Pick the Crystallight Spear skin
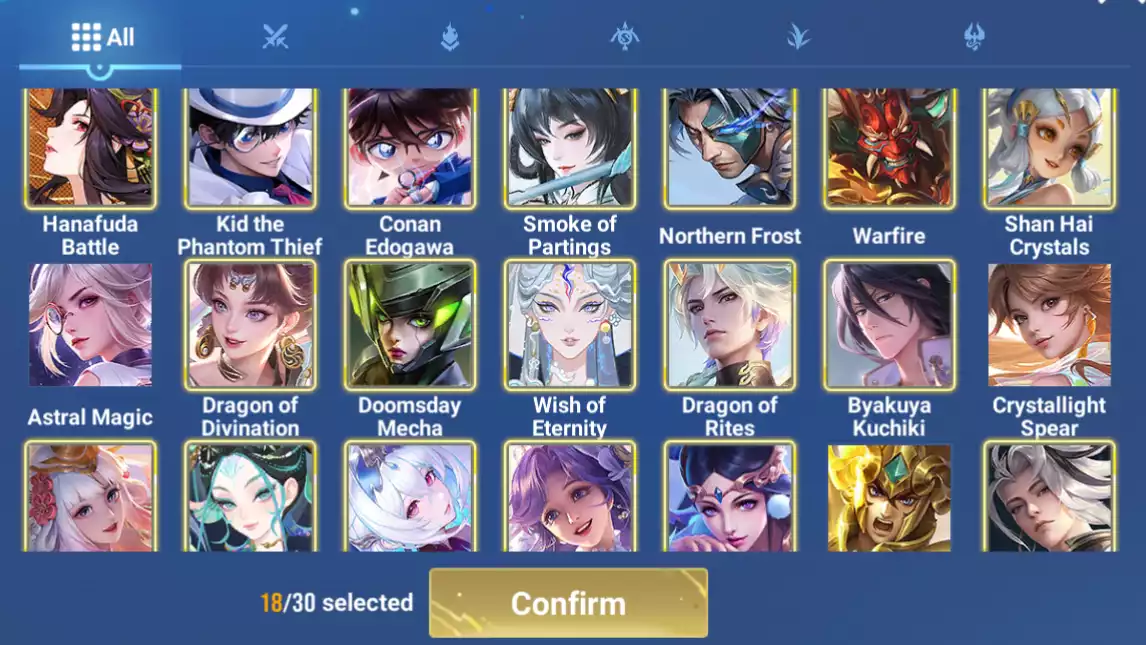The height and width of the screenshot is (645, 1146). 1049,325
